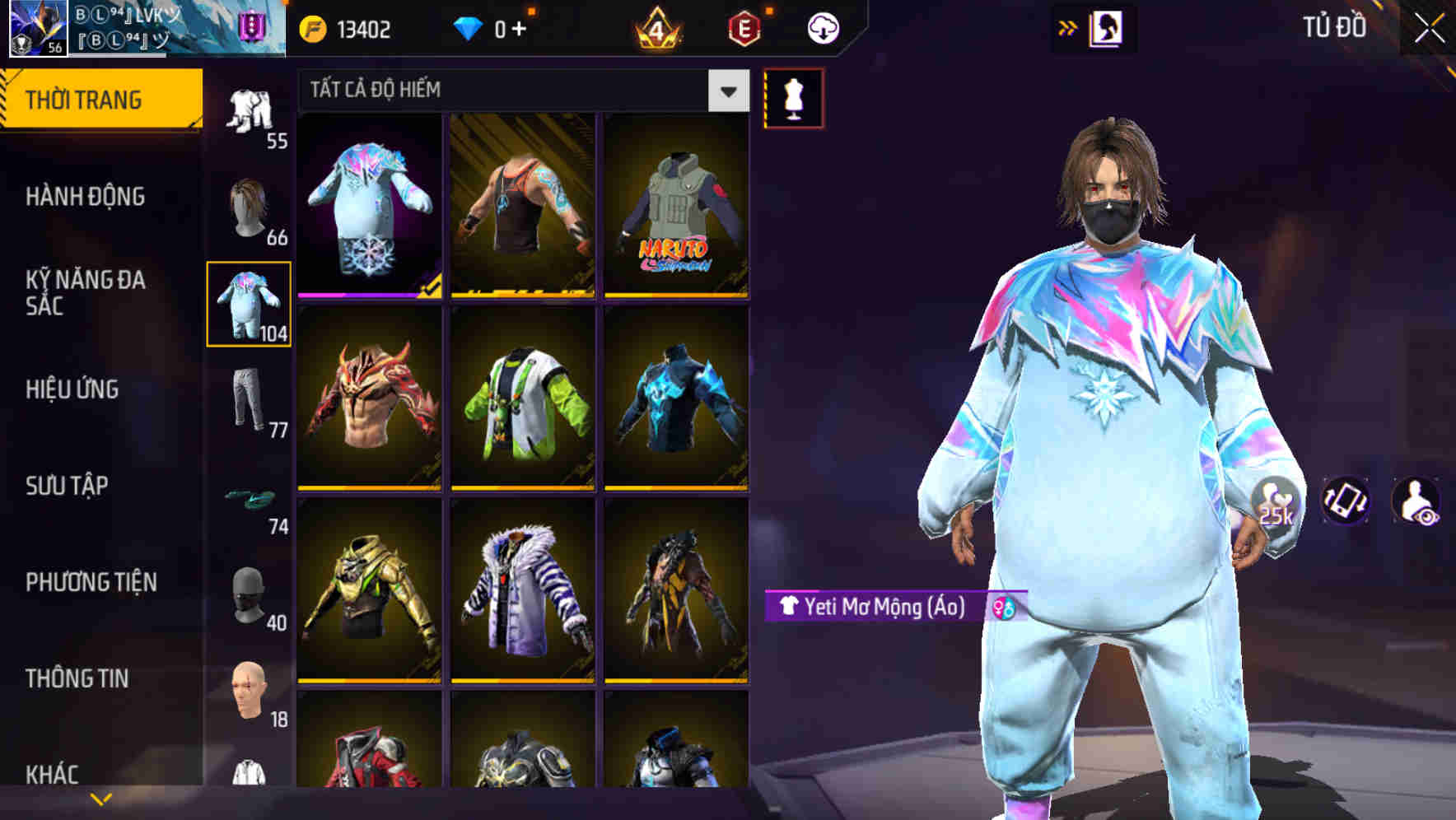Open the rank level 4 badge

tap(655, 27)
